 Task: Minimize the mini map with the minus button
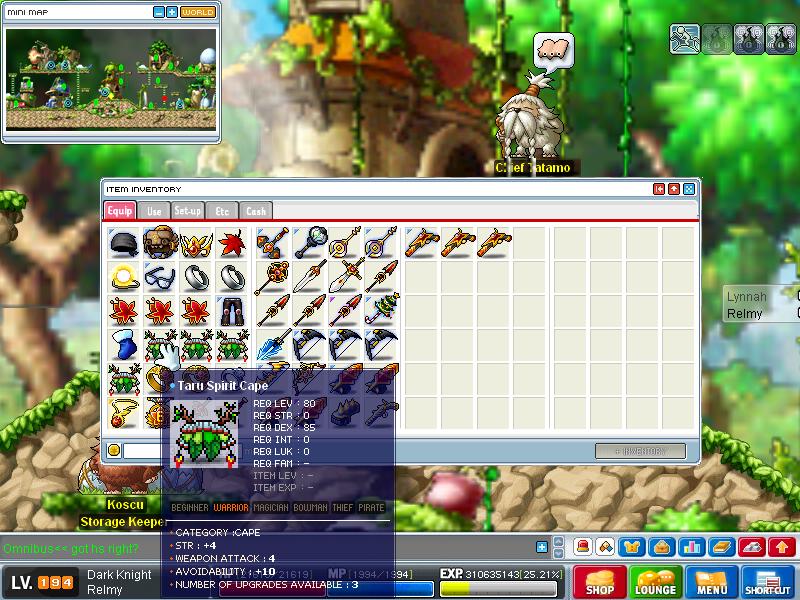(159, 12)
